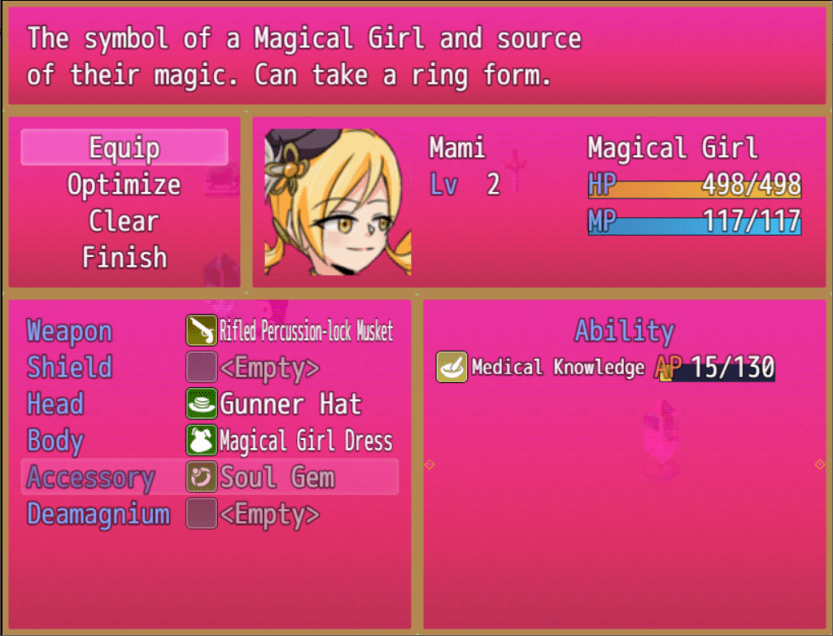Select the Clear command
The image size is (833, 636).
124,221
